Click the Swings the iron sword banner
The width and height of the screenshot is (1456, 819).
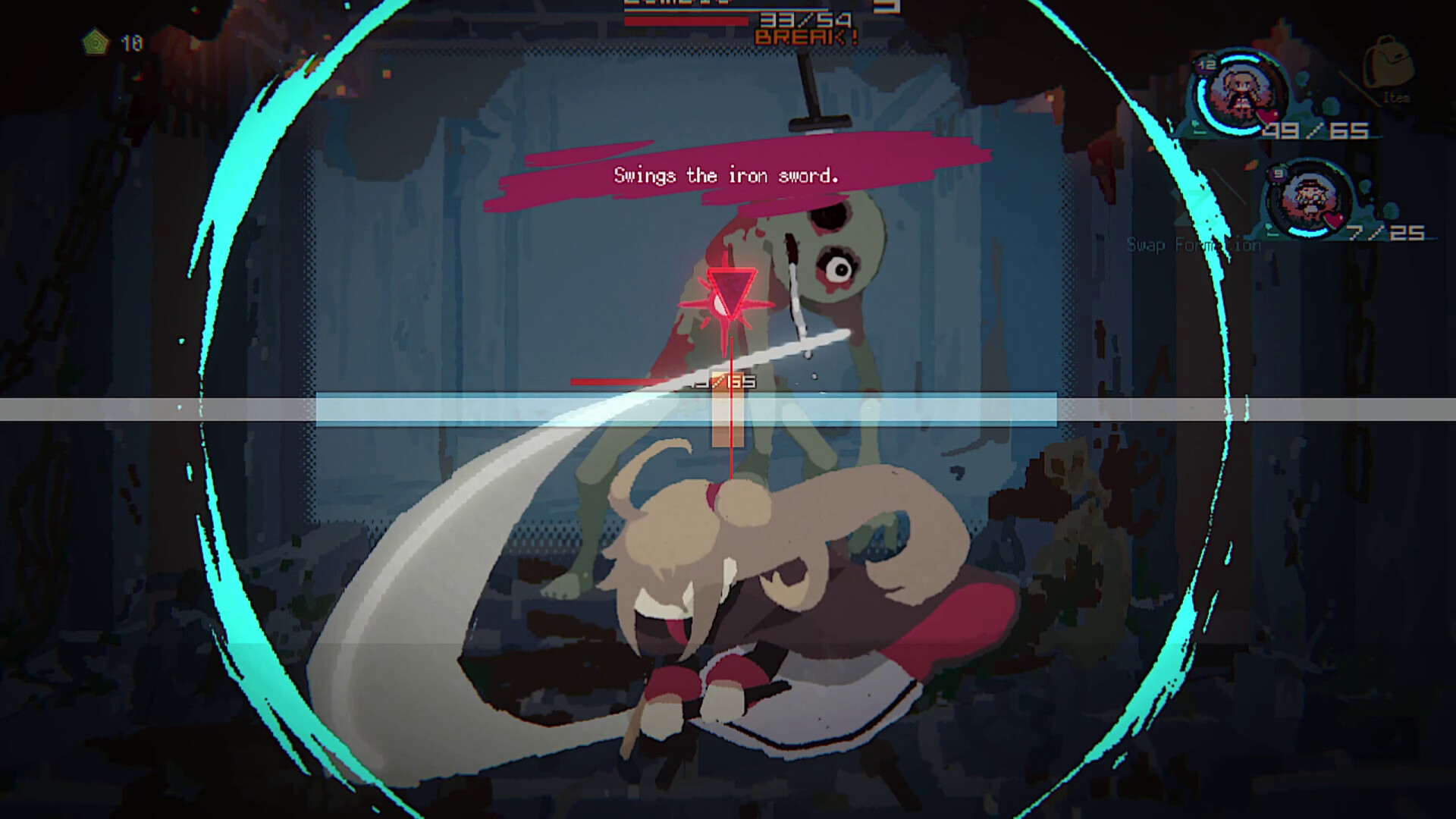point(726,175)
